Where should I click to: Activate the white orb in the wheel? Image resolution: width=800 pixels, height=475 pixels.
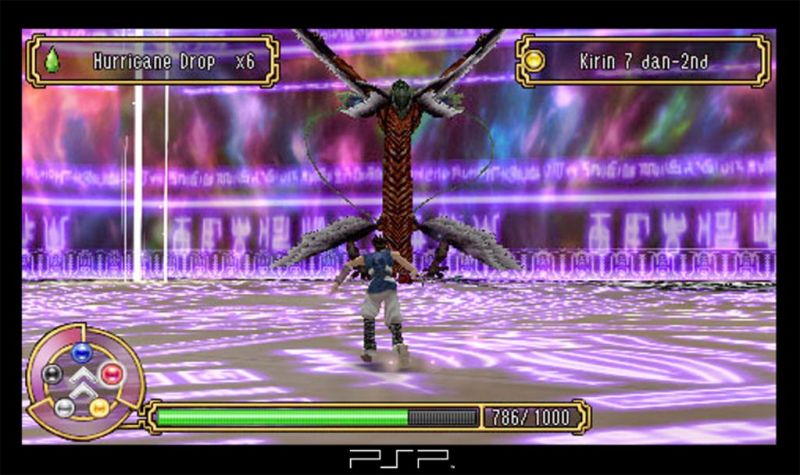click(x=64, y=407)
